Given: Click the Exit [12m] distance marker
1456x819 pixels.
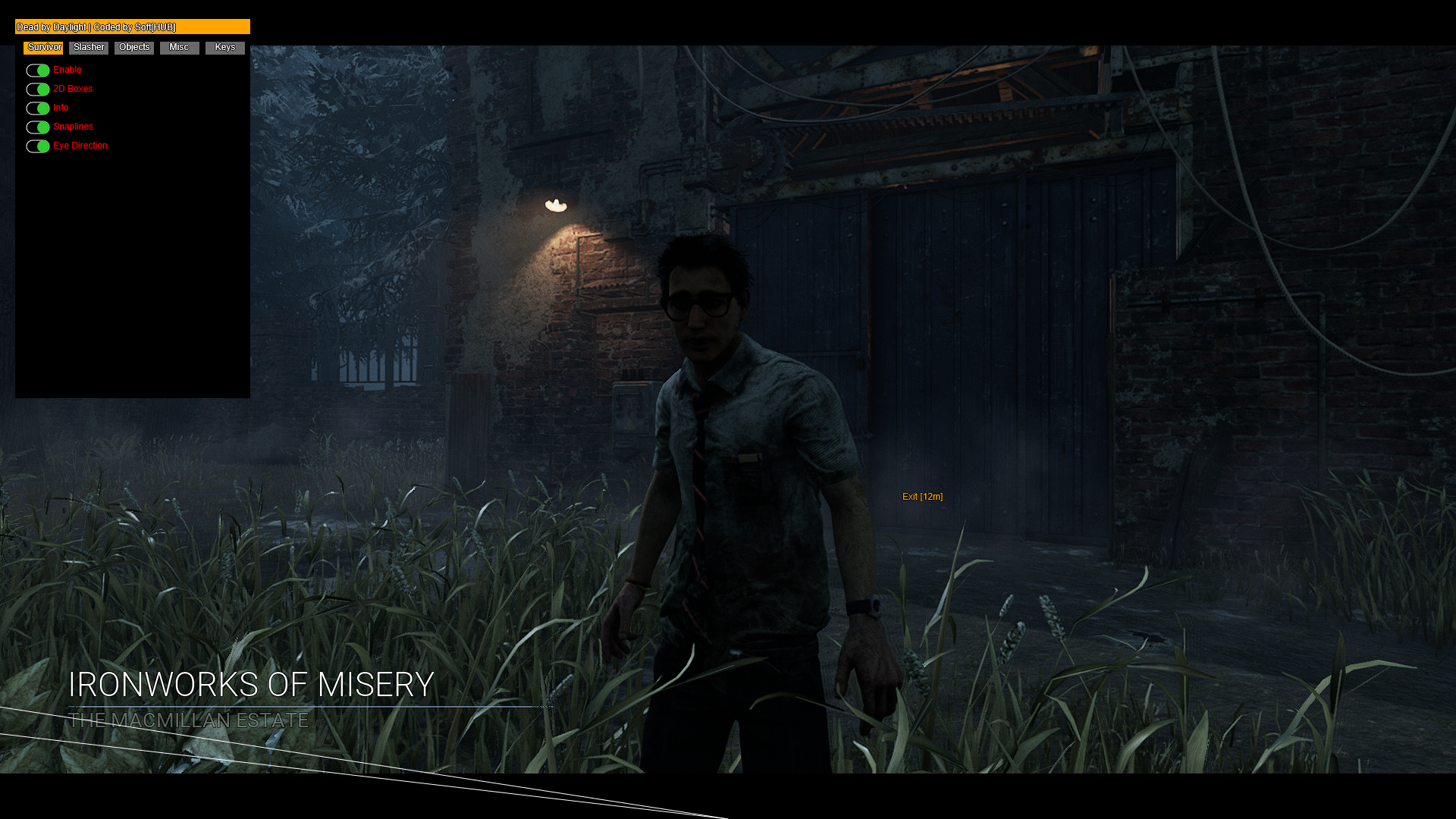Looking at the screenshot, I should [x=922, y=497].
